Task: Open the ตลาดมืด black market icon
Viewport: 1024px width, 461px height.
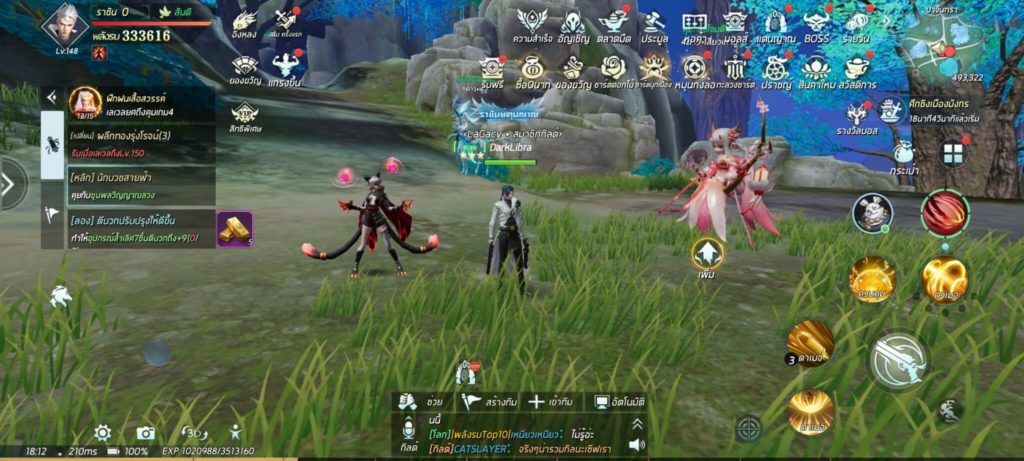Action: click(613, 24)
